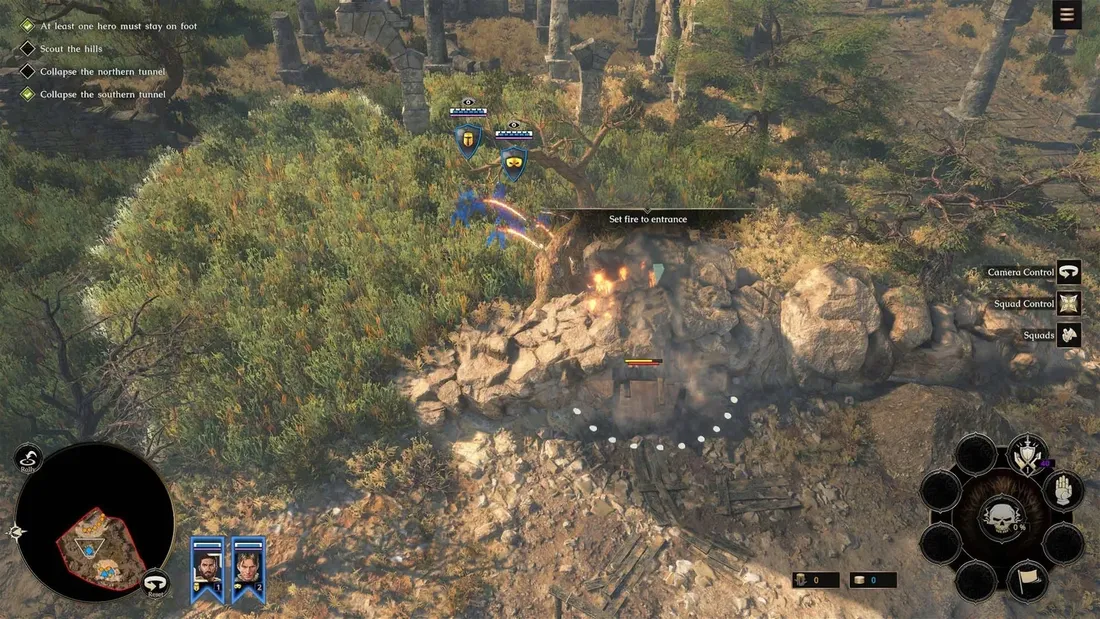This screenshot has width=1100, height=619.
Task: Choose the Set fire to entrance prompt
Action: [648, 219]
